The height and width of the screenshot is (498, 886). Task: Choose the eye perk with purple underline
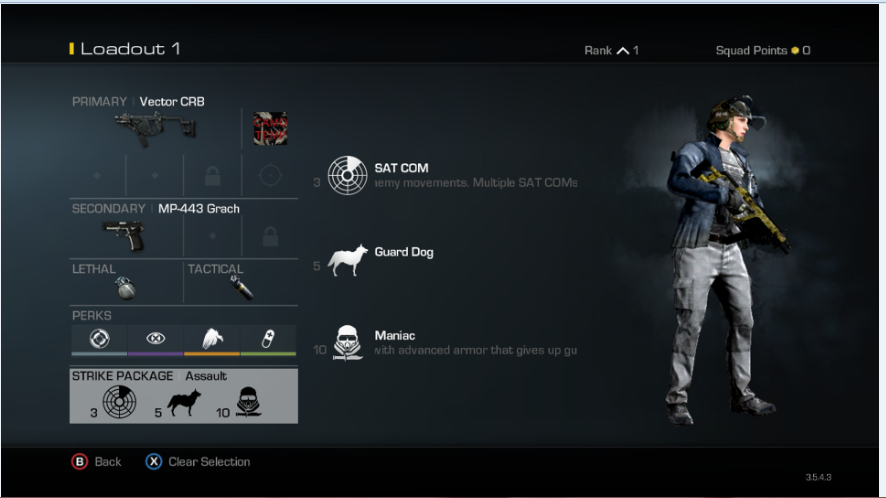(155, 338)
